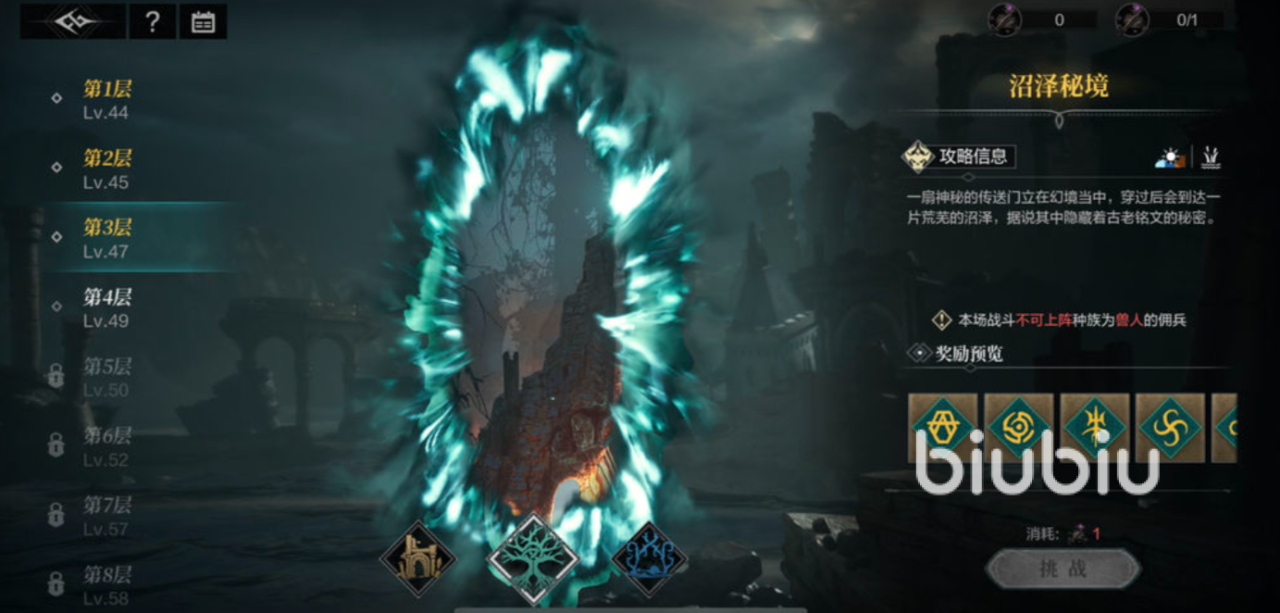Viewport: 1280px width, 613px height.
Task: Click locked floor 第5层 Lv.50
Action: coord(107,377)
